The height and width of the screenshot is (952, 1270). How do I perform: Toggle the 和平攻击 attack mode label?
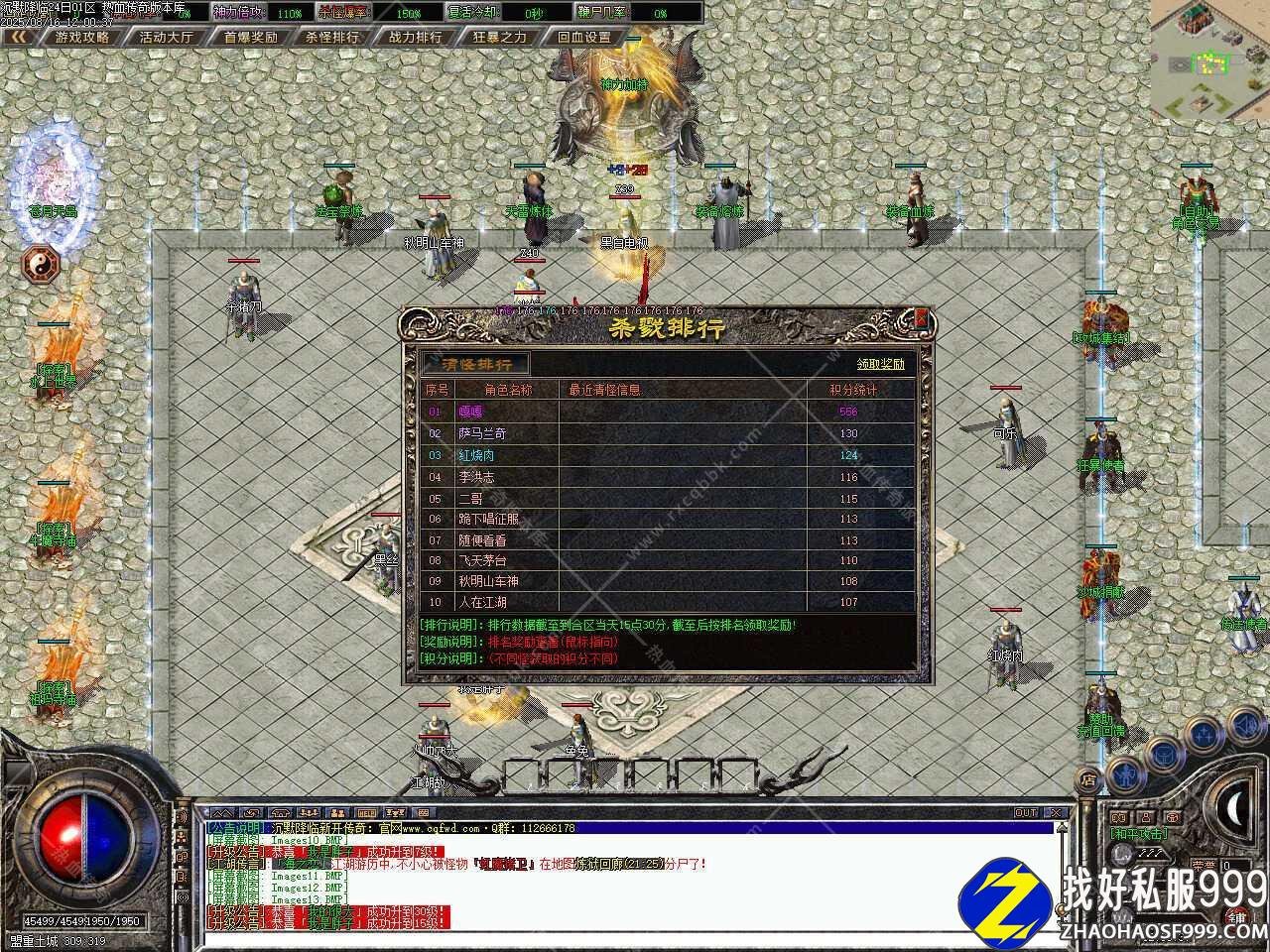click(1137, 834)
